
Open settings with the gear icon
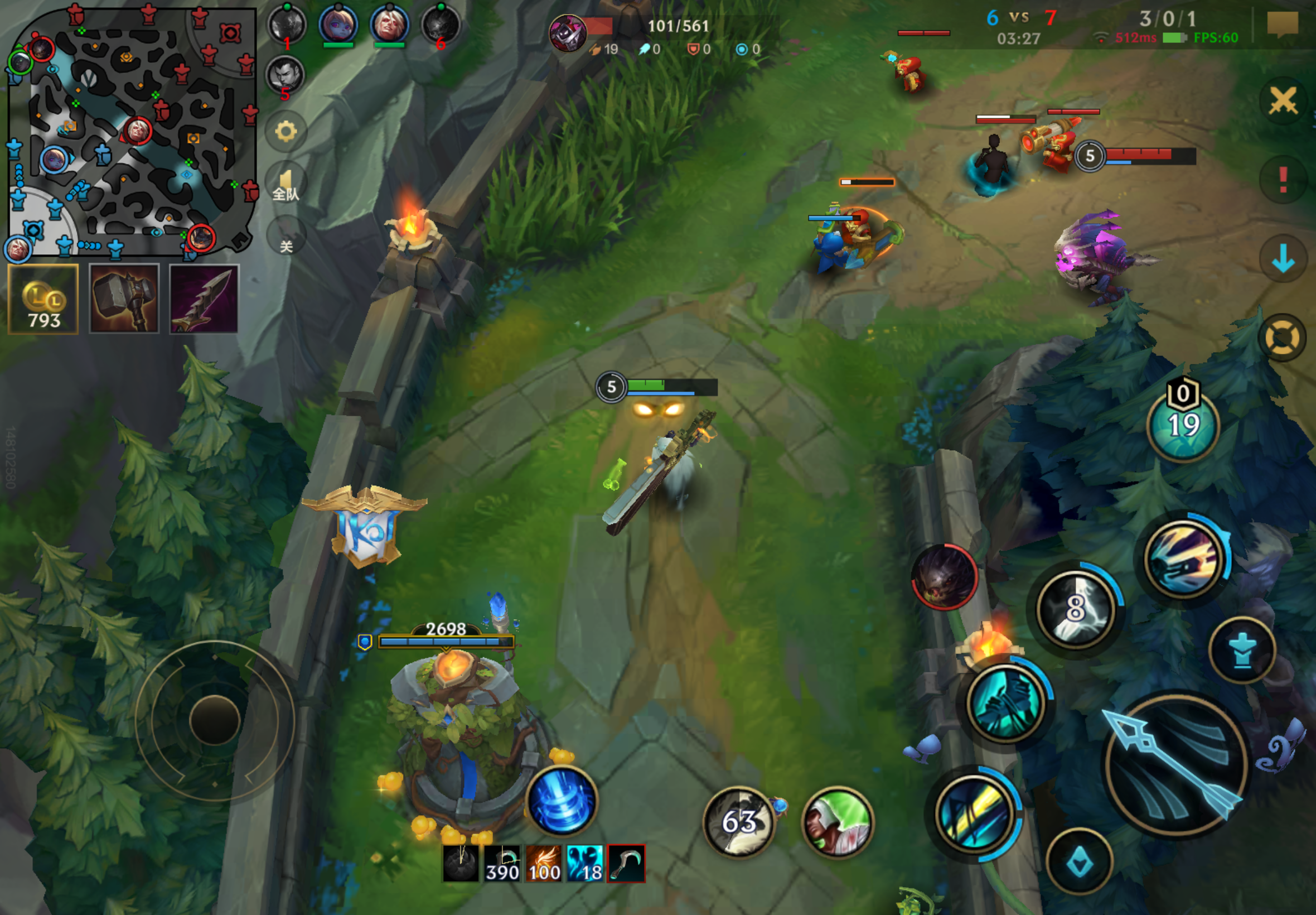(x=286, y=131)
